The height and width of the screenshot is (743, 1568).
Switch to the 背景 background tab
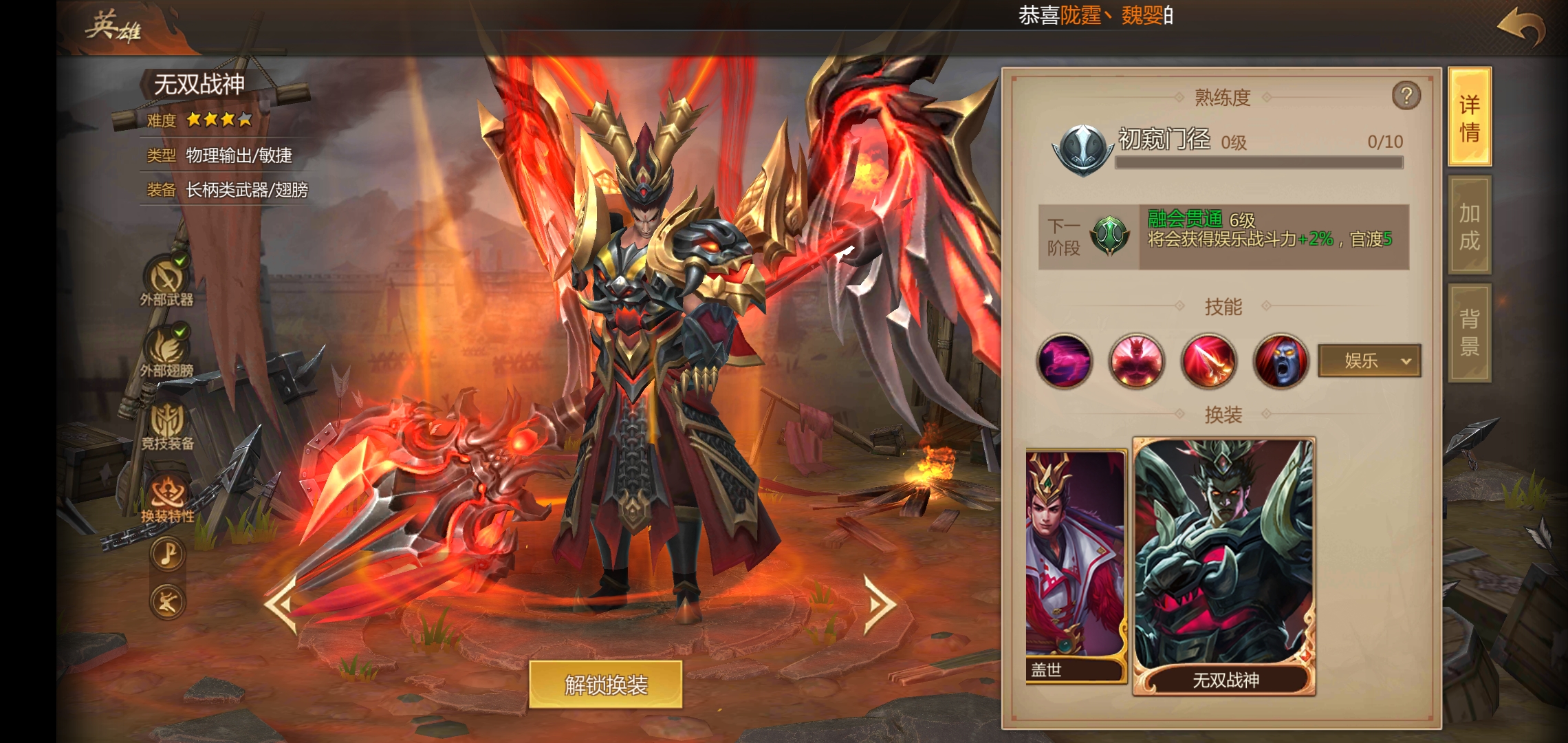pyautogui.click(x=1470, y=332)
